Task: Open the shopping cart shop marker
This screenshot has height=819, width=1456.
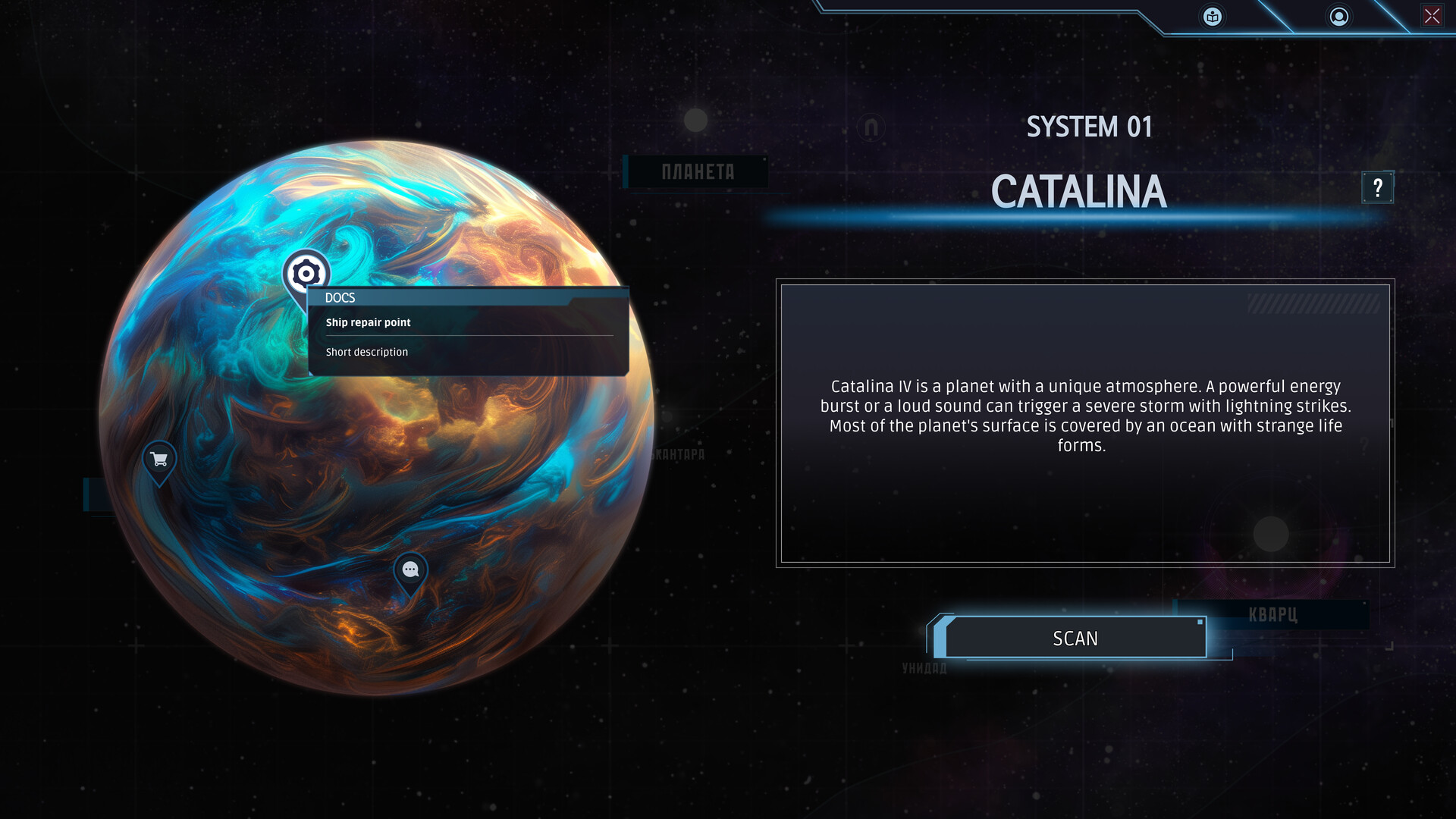Action: point(159,460)
